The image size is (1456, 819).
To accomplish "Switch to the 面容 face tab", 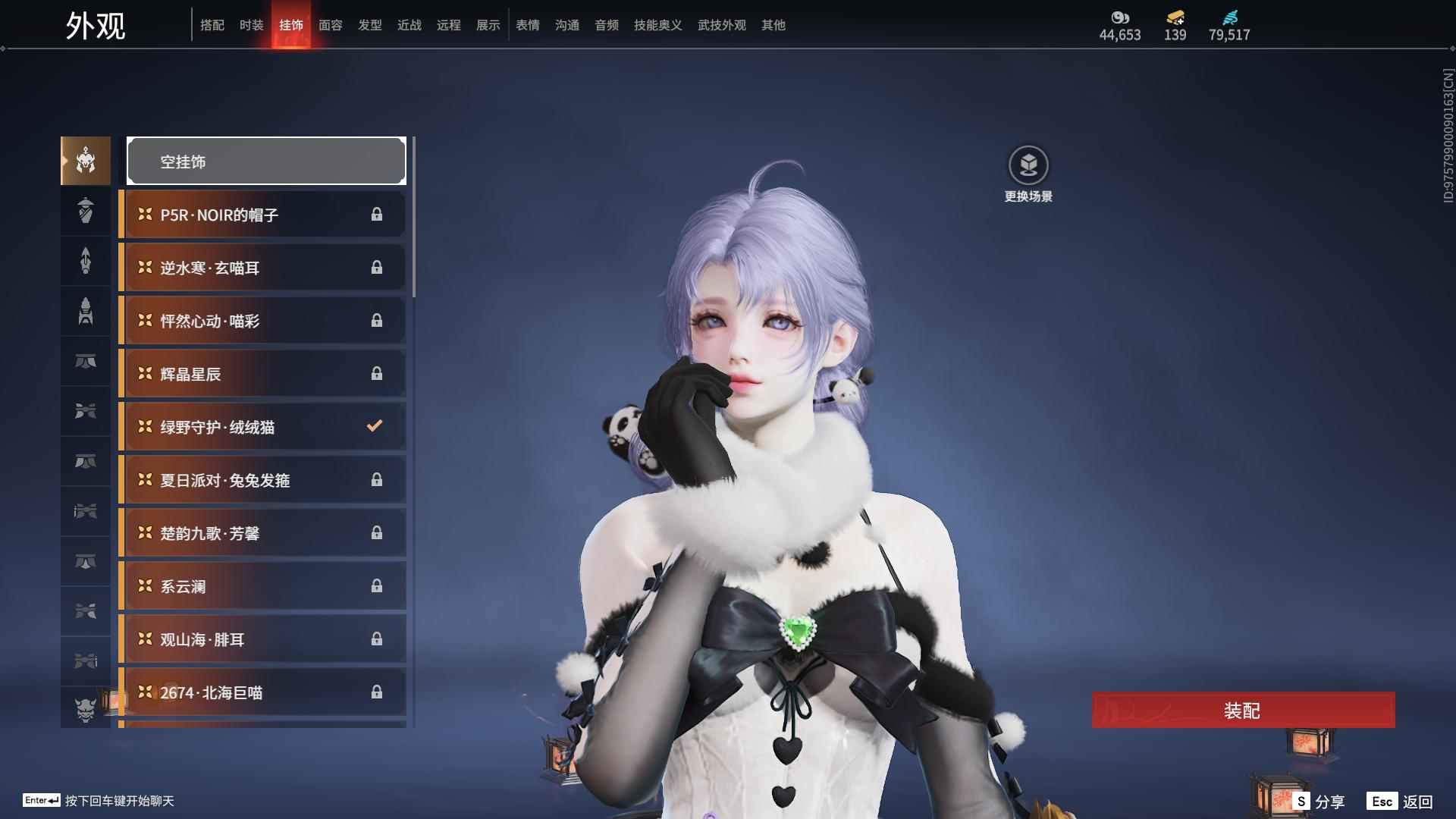I will 331,25.
